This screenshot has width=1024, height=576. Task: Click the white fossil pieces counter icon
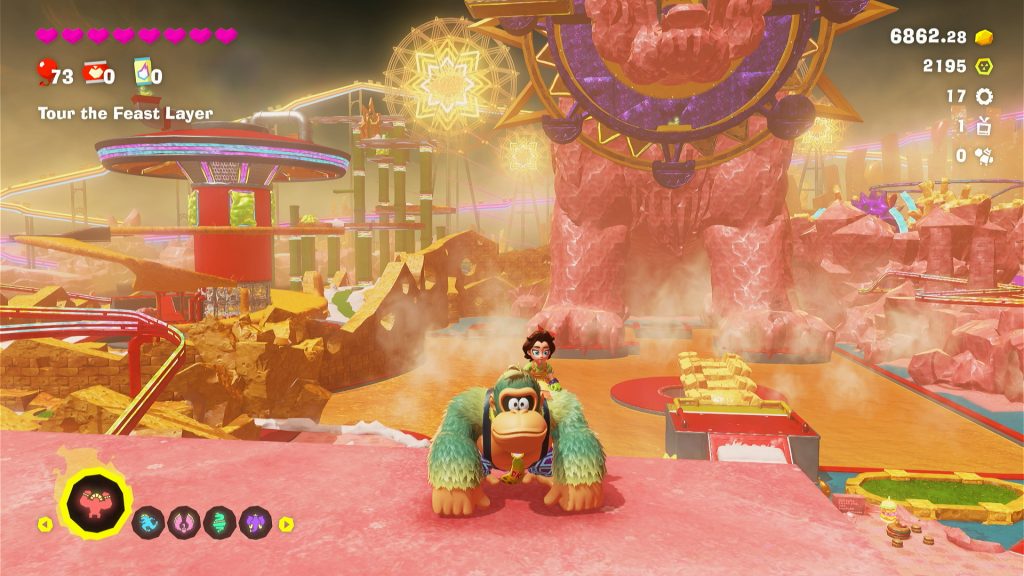[984, 155]
